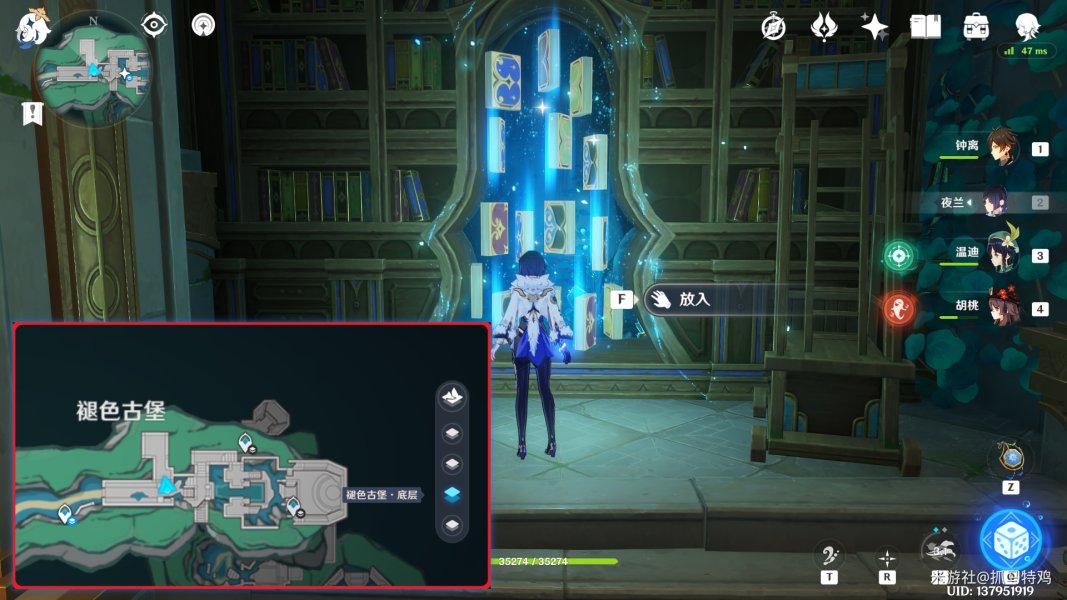The width and height of the screenshot is (1067, 600).
Task: Open the backpack inventory
Action: click(976, 27)
